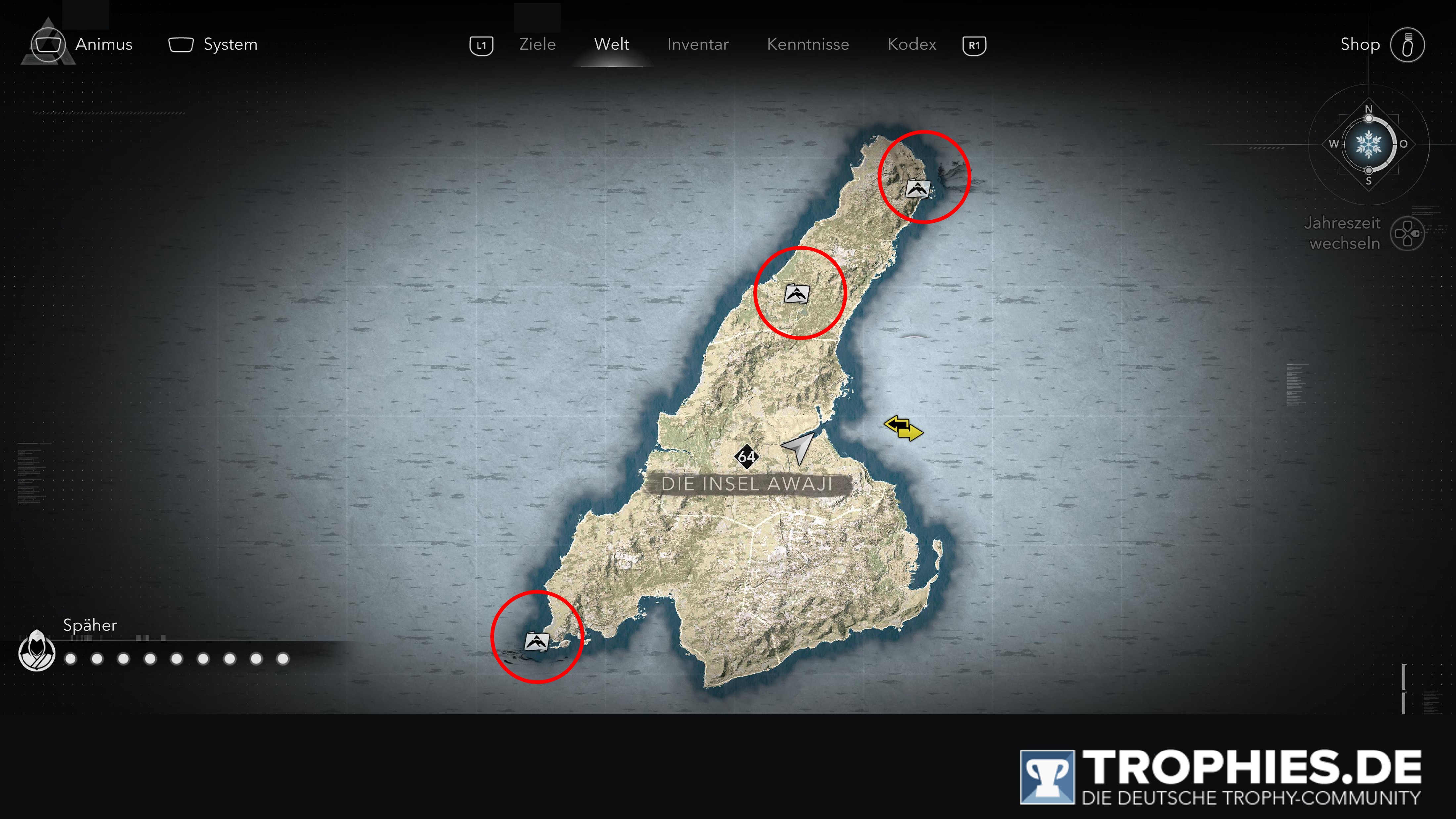Click the Späher hooded scout icon
The width and height of the screenshot is (1456, 819).
(37, 651)
